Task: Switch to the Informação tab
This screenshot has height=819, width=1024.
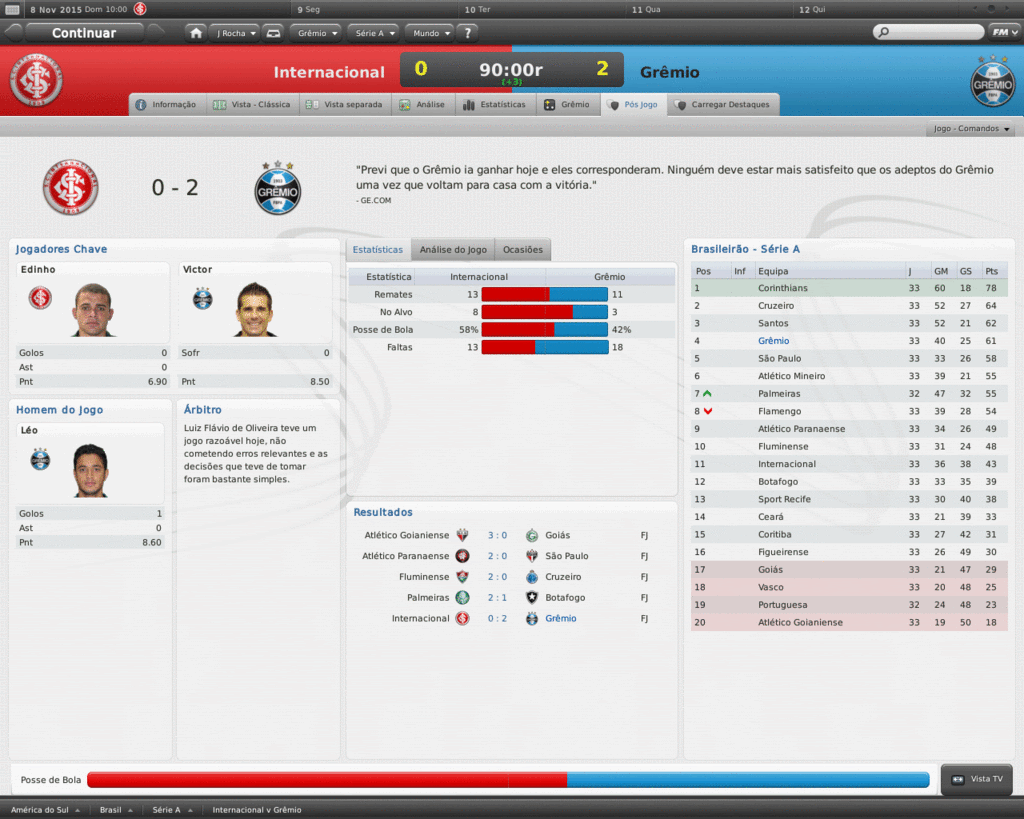Action: point(167,104)
